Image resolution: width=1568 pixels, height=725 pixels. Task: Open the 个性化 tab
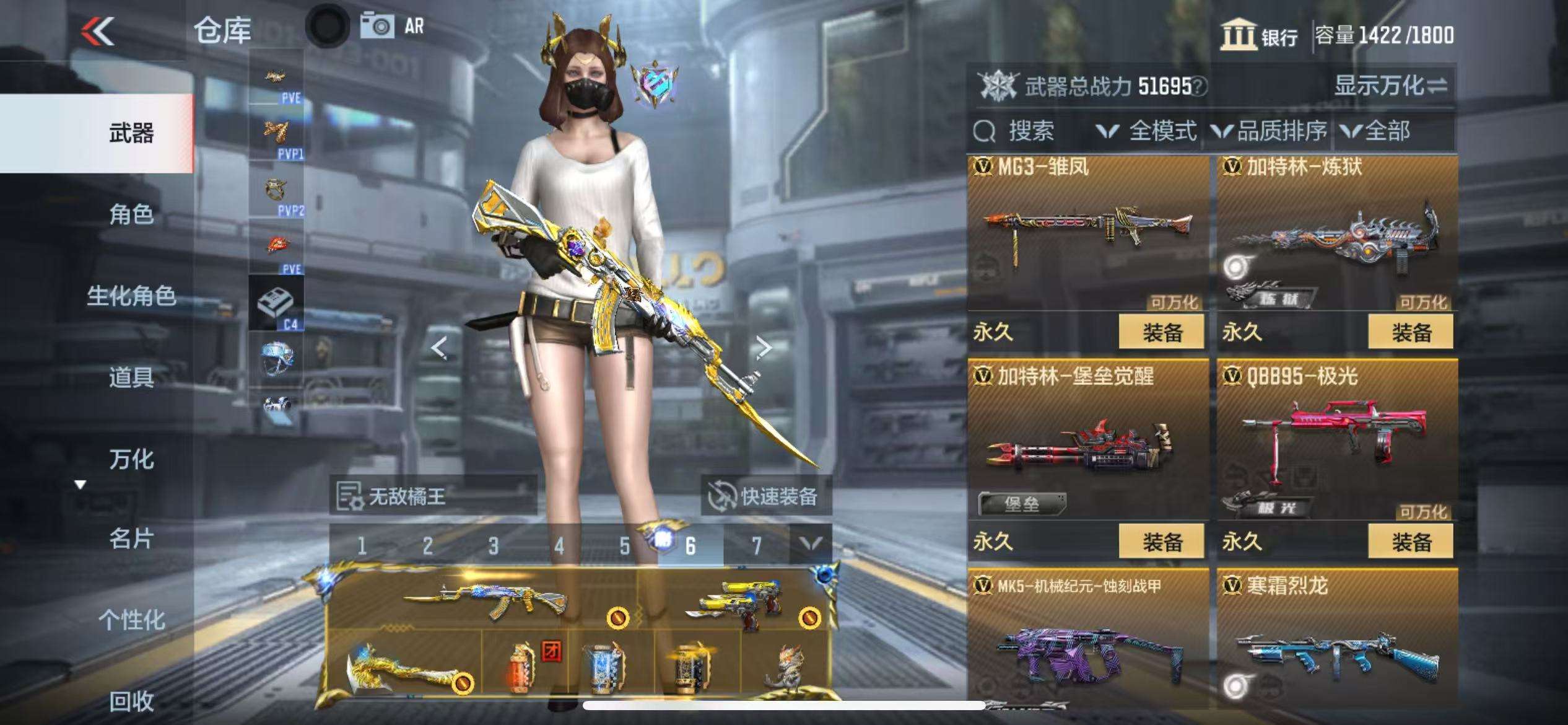click(x=131, y=620)
